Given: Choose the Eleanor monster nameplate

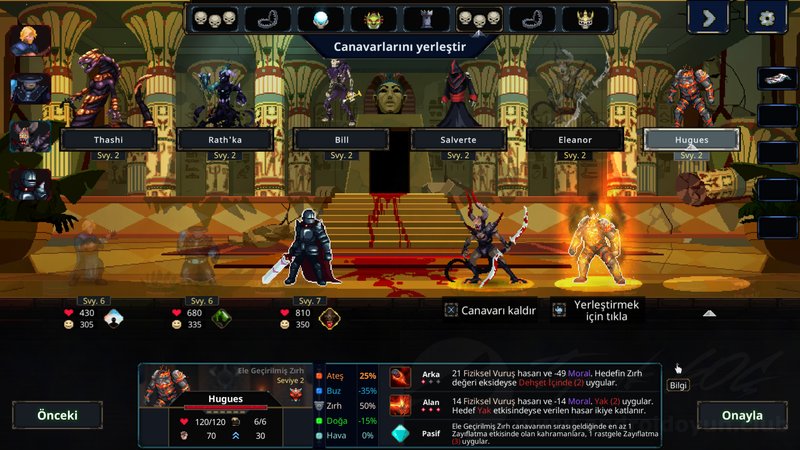Looking at the screenshot, I should [575, 140].
